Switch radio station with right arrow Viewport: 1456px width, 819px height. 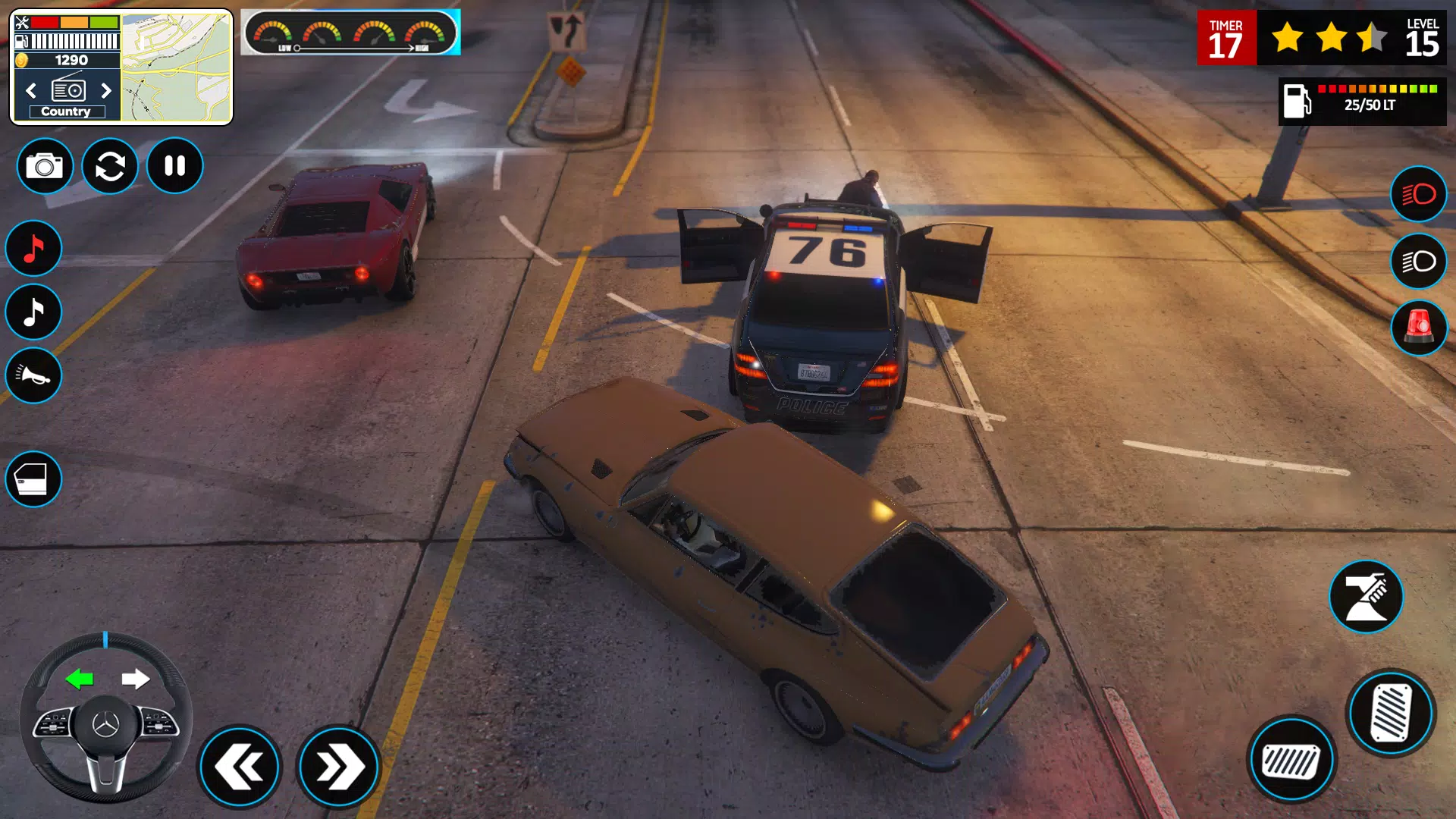point(106,90)
